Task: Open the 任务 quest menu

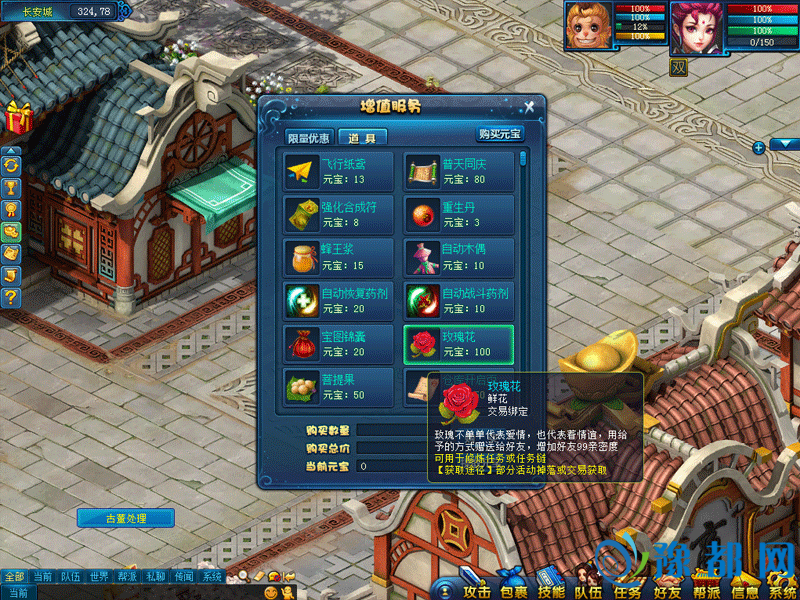Action: (x=627, y=591)
